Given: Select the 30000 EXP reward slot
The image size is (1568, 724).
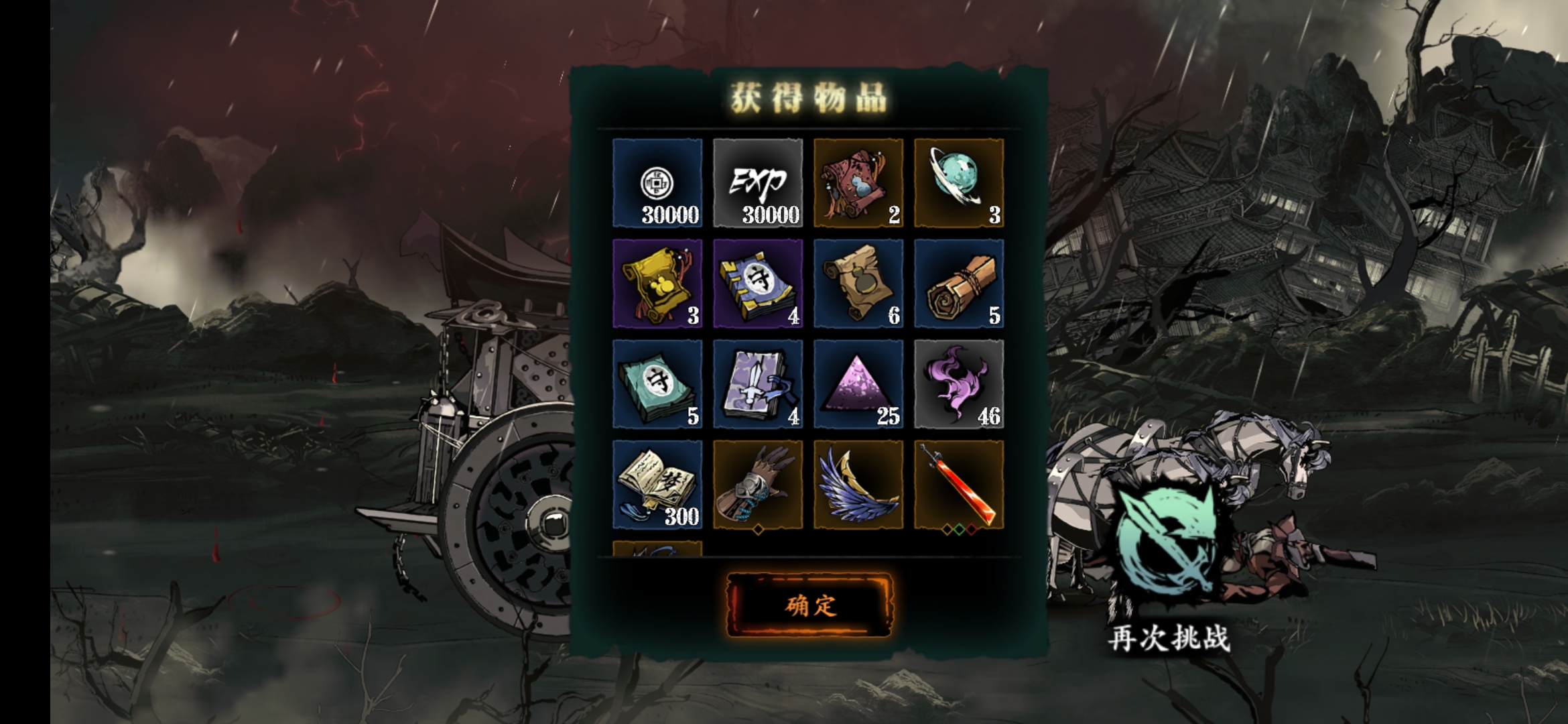Looking at the screenshot, I should click(758, 183).
